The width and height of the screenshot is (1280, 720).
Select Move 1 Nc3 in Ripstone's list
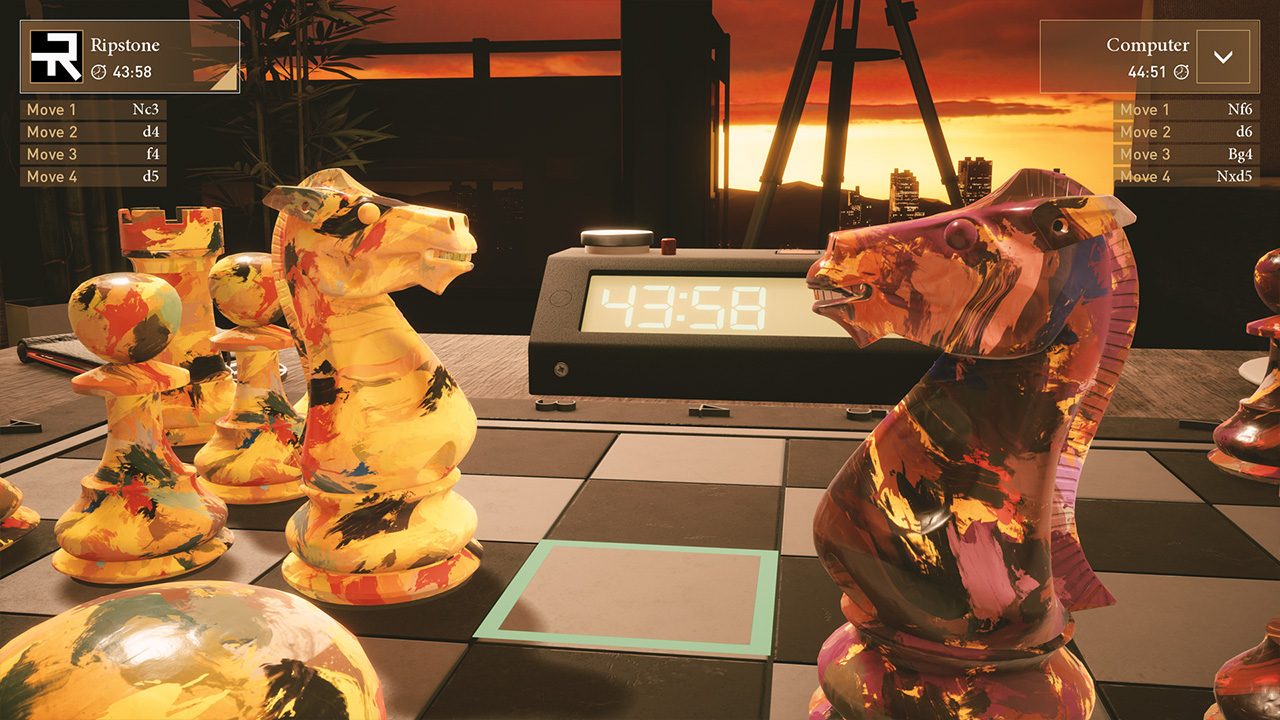tap(93, 109)
